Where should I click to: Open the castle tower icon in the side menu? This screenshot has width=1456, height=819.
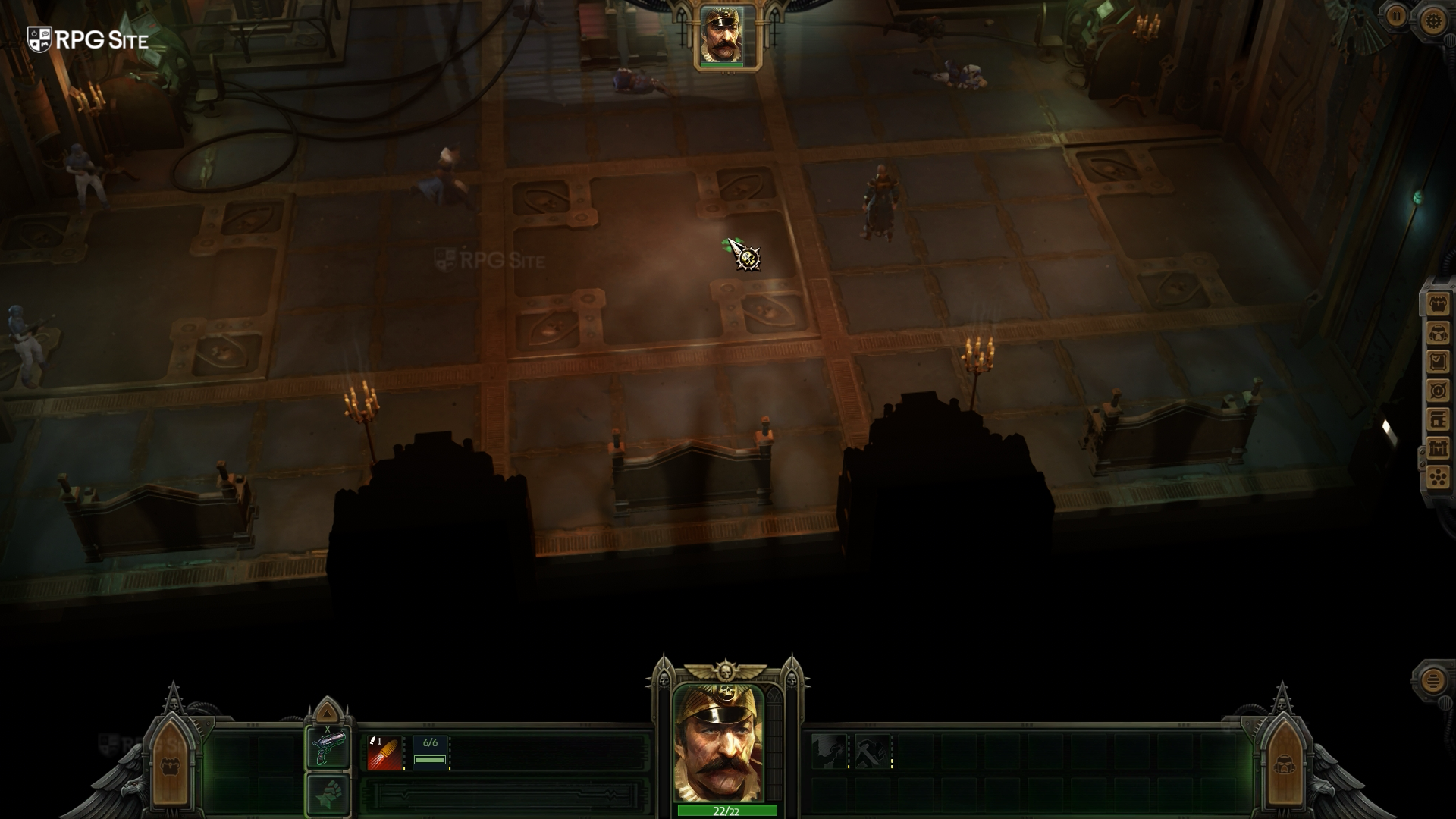[1438, 448]
